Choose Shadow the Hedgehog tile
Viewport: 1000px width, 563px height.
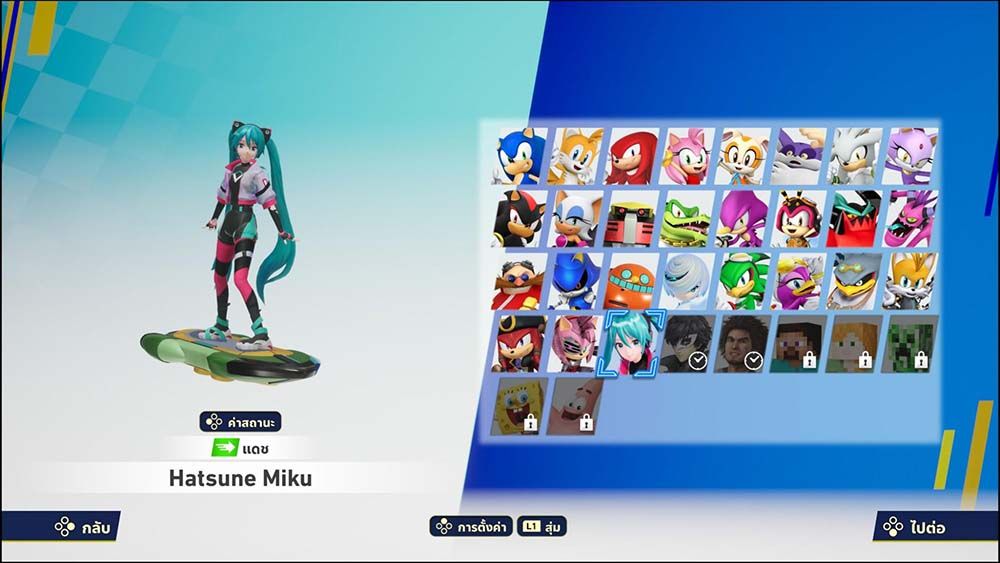(x=519, y=219)
